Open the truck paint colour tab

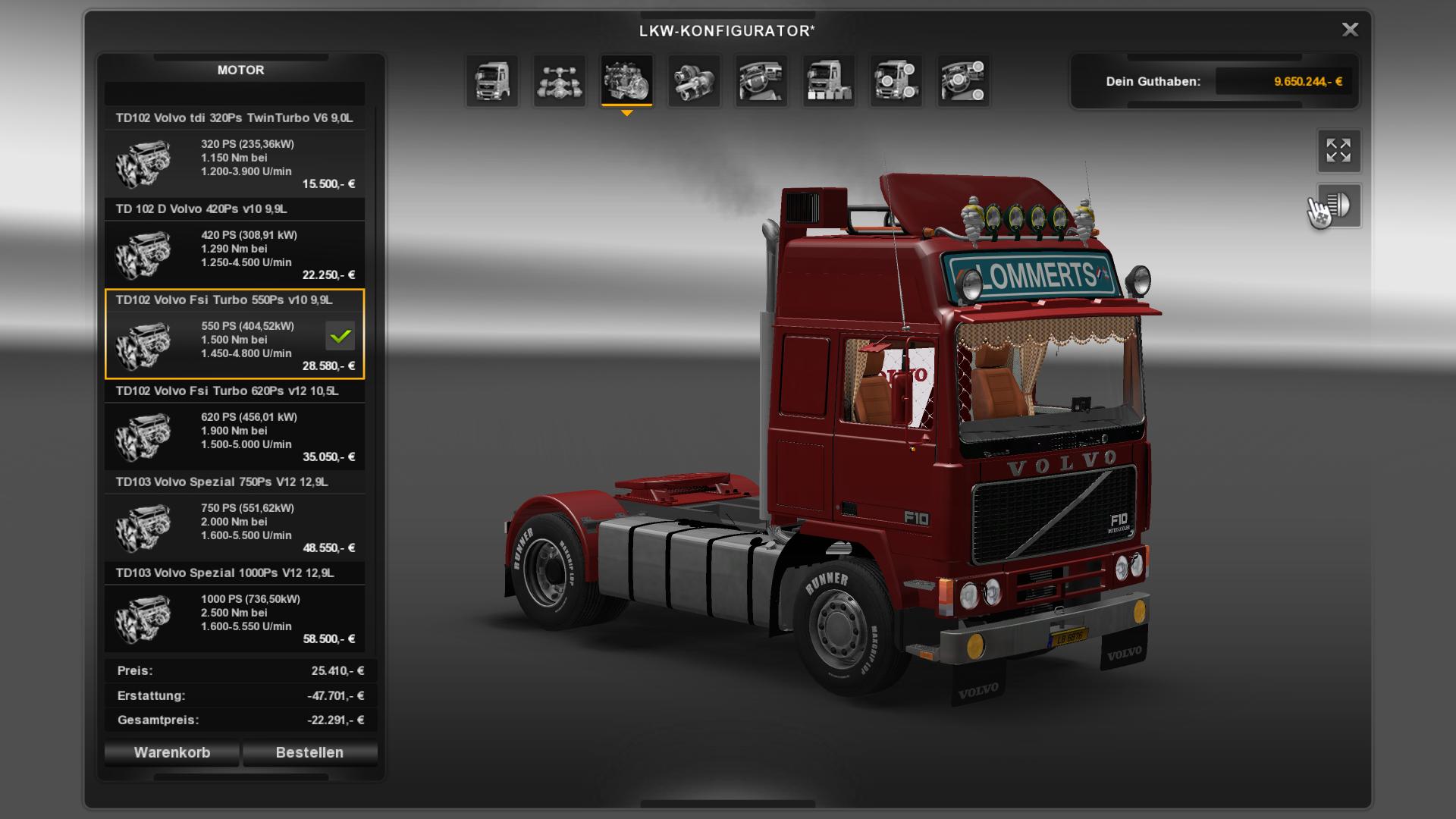[828, 80]
